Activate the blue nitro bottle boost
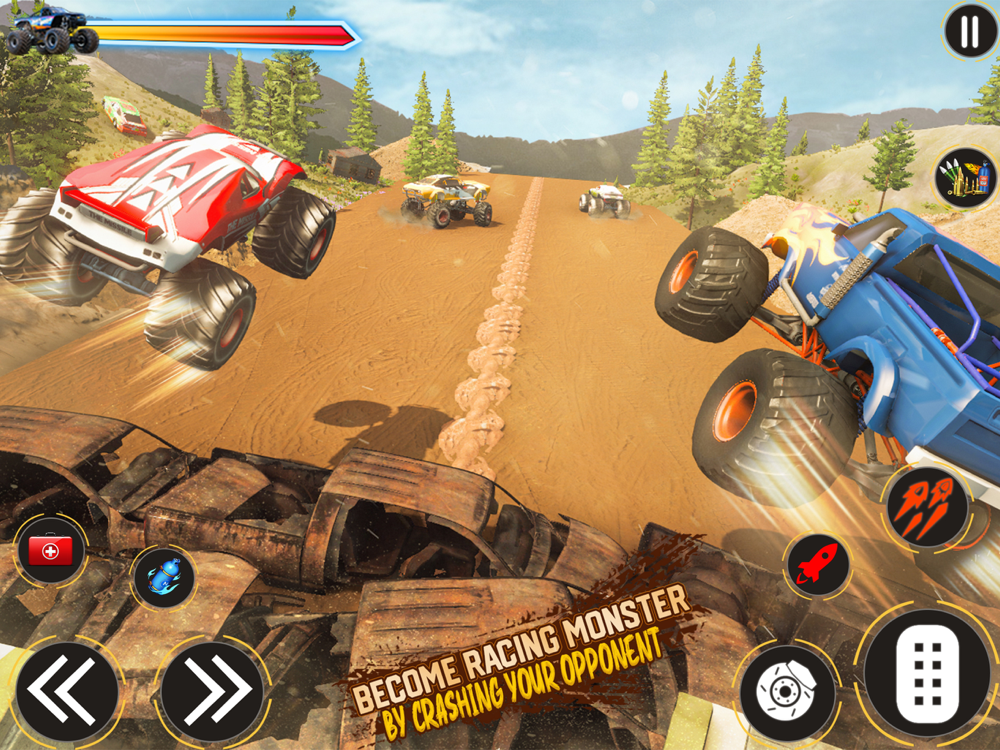1000x750 pixels. click(x=163, y=577)
